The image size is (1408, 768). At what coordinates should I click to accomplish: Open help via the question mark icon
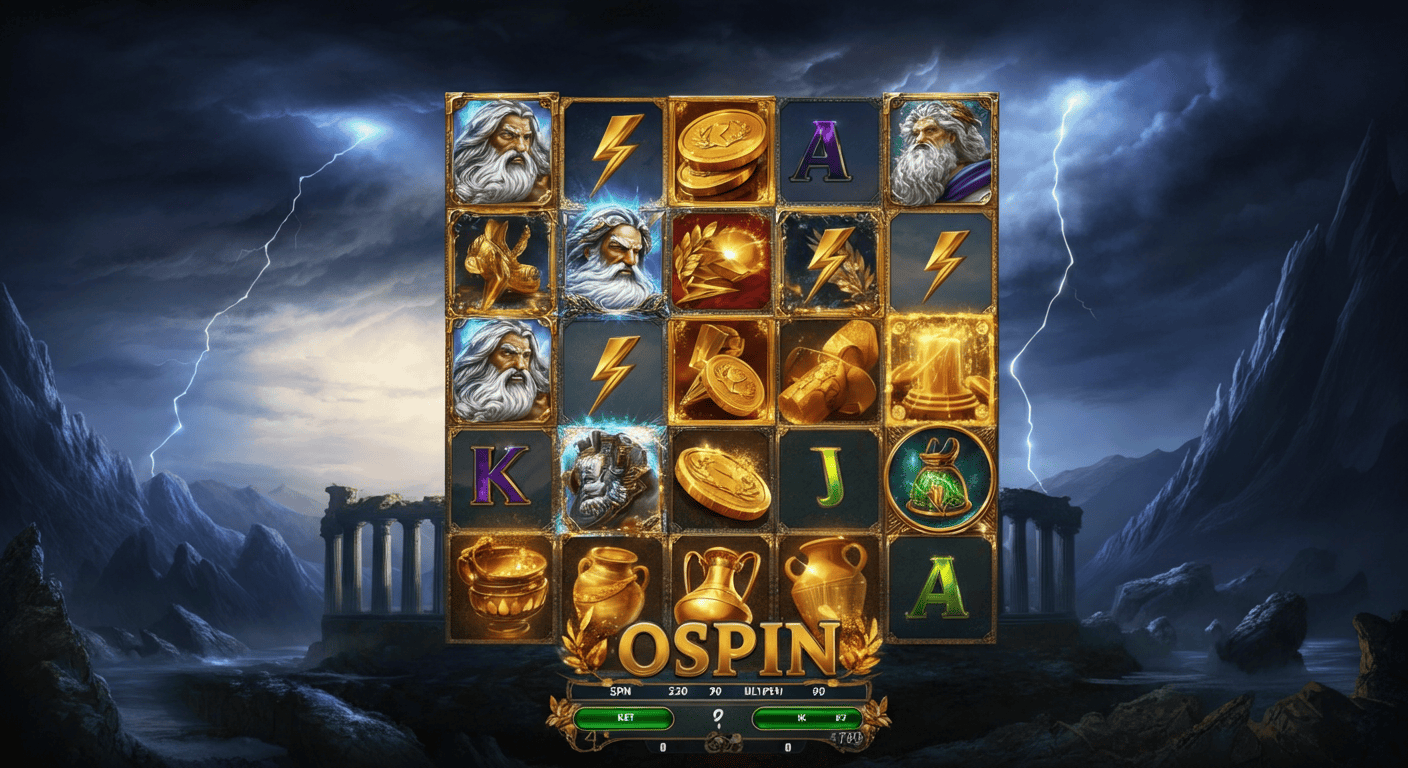coord(716,718)
